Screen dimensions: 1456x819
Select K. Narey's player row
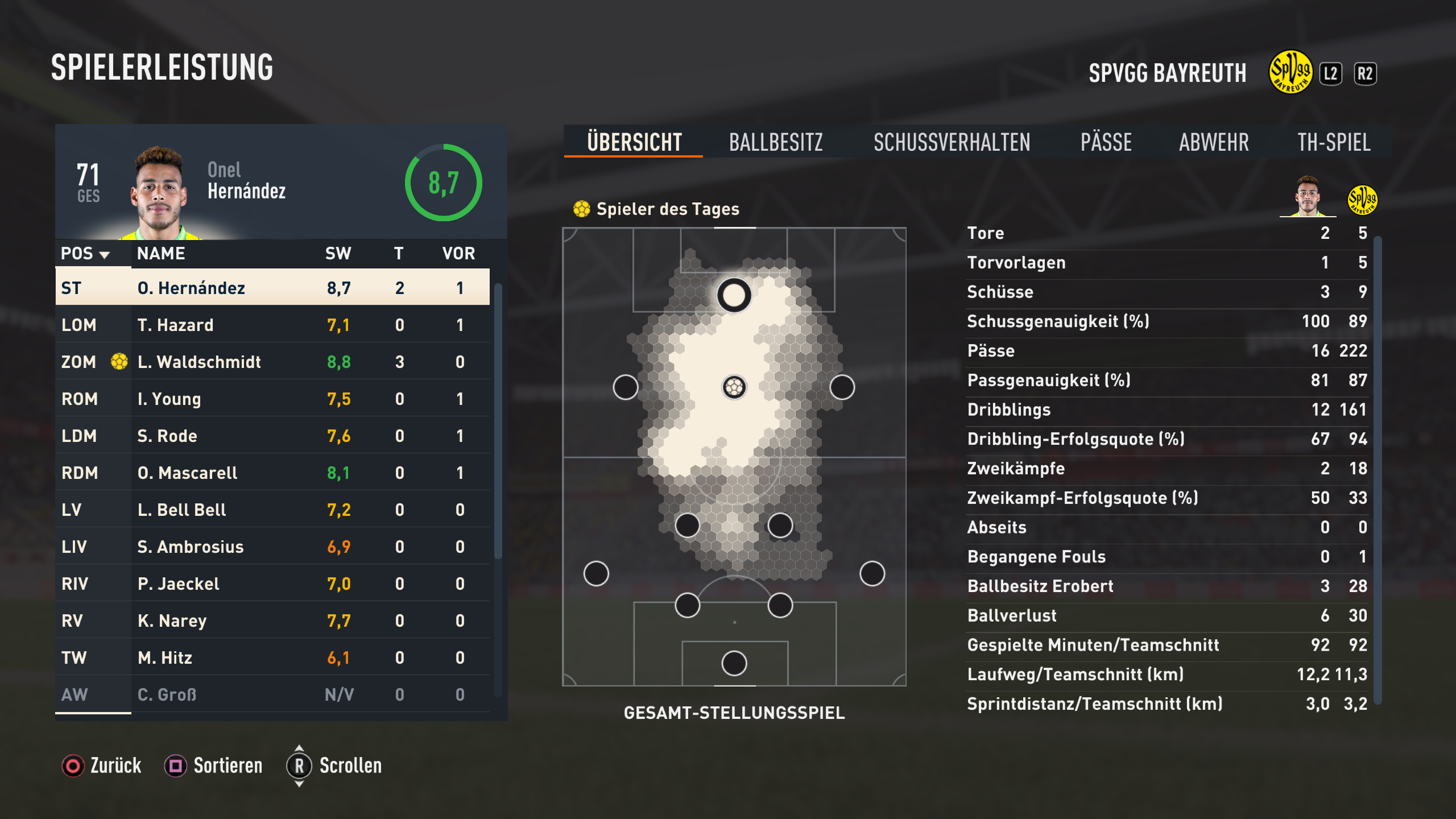[x=272, y=621]
